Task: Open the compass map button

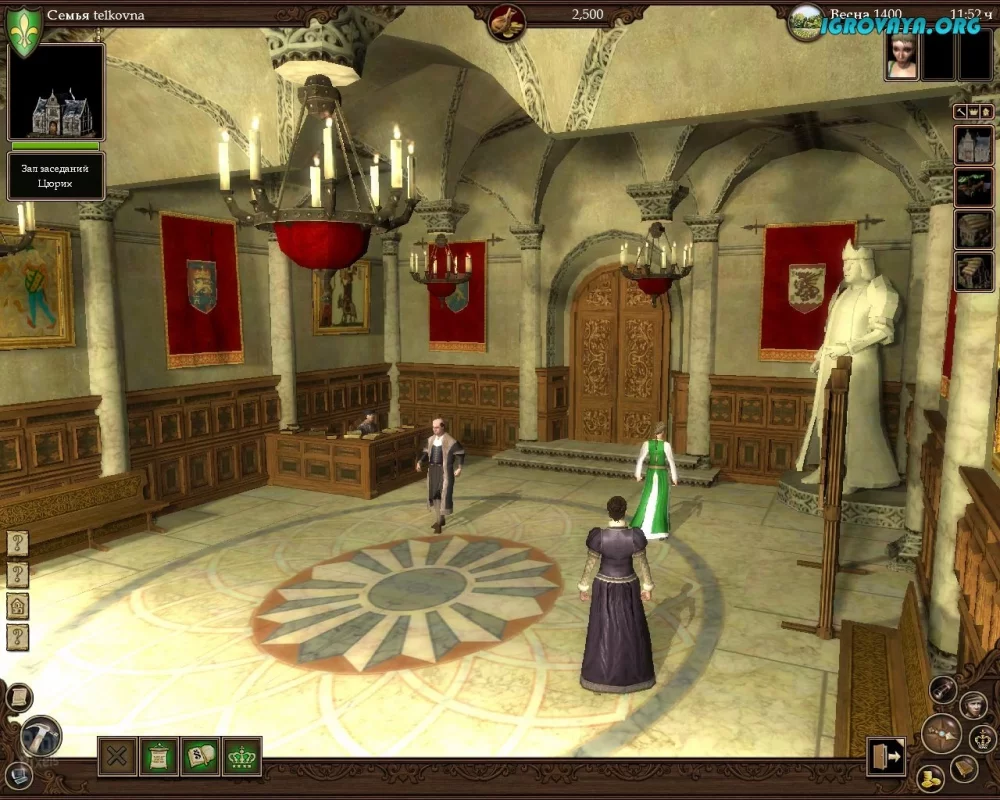Action: pos(940,733)
